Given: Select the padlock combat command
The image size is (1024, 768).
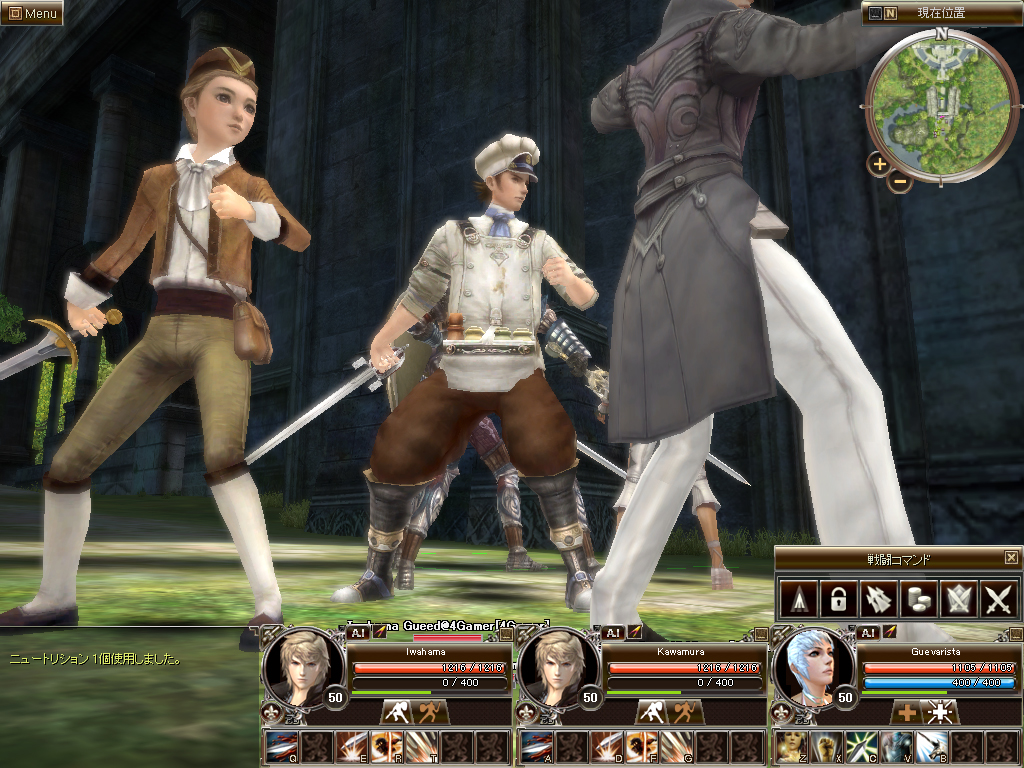Looking at the screenshot, I should (x=837, y=599).
